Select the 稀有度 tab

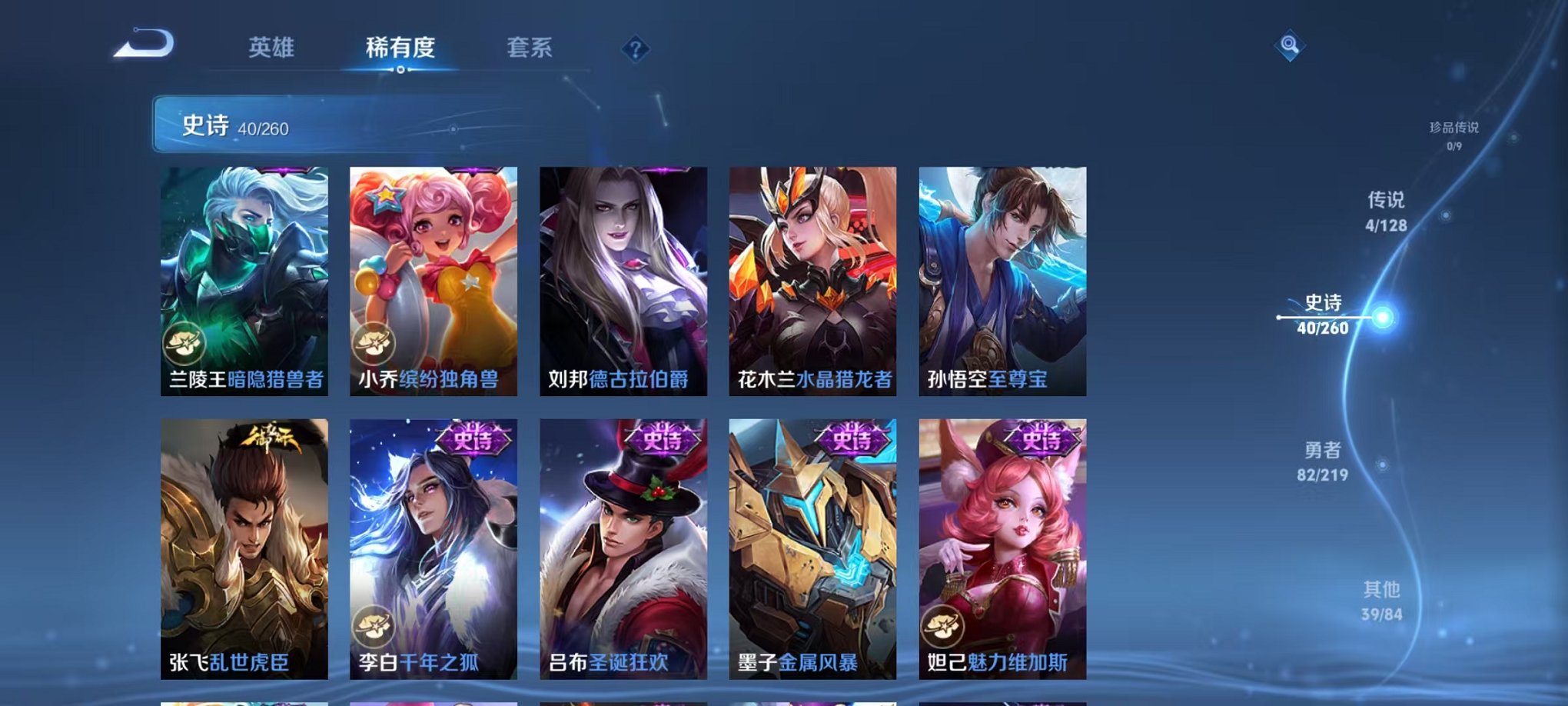[x=400, y=47]
